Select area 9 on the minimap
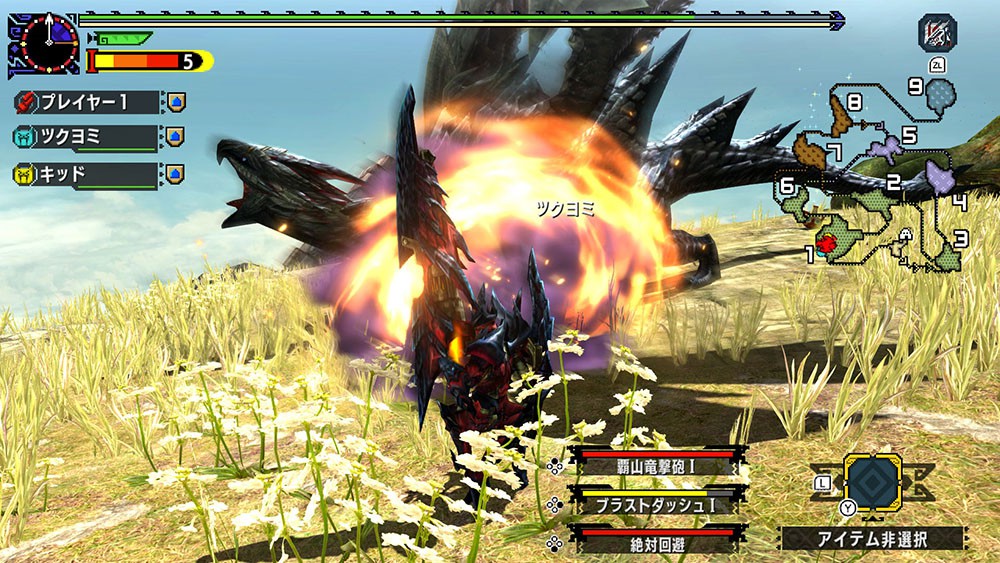 (x=940, y=97)
